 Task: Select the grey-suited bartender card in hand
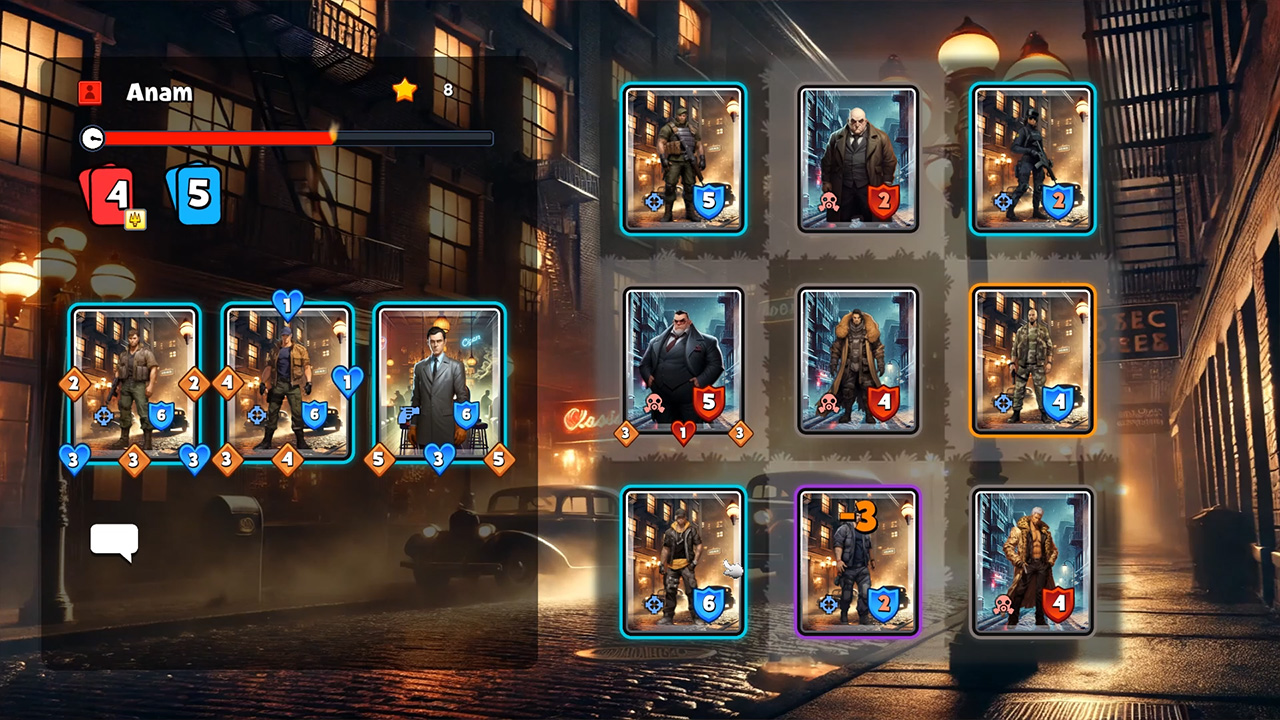click(440, 385)
